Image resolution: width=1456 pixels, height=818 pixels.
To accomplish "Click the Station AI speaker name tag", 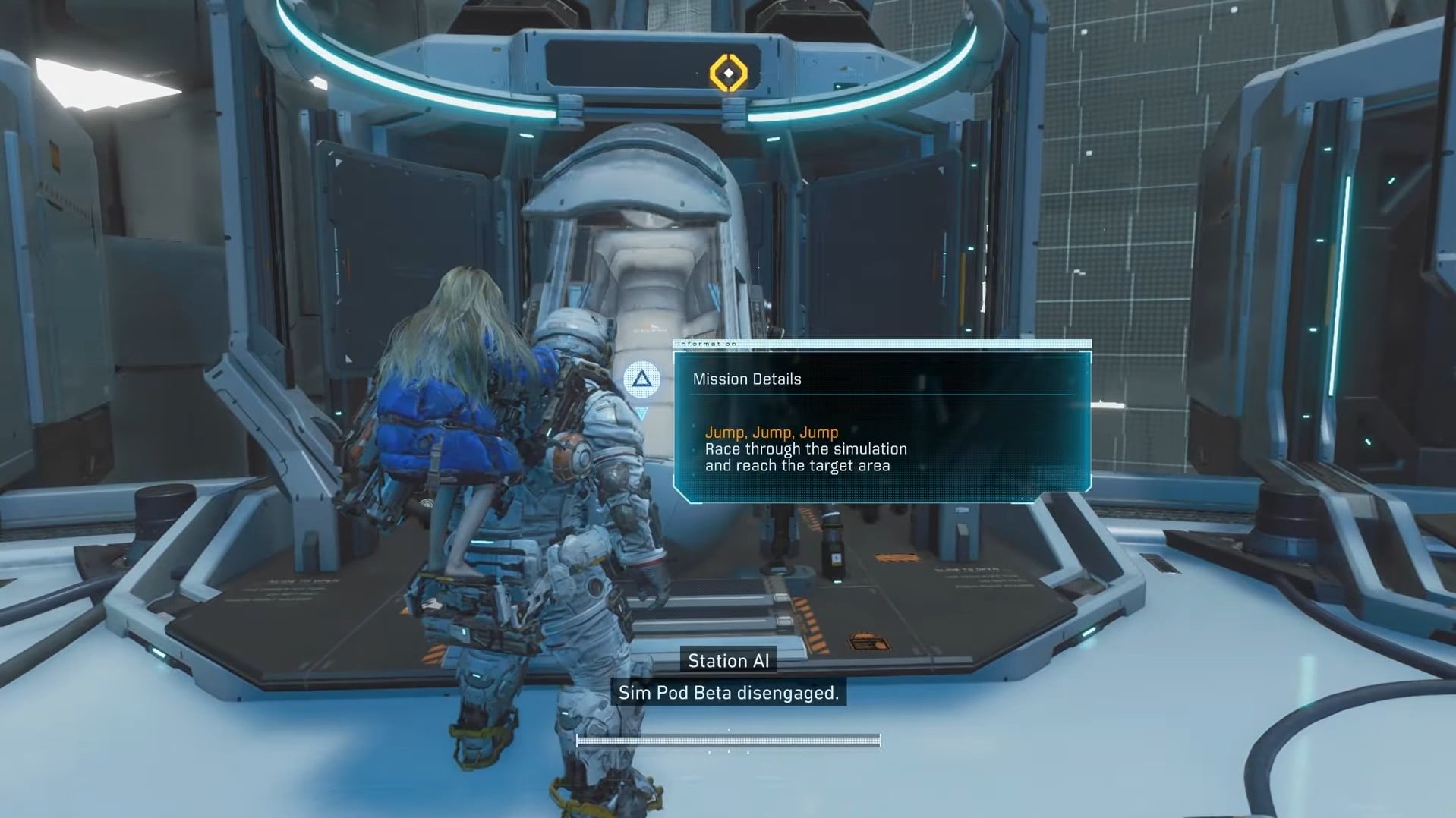I will pos(728,660).
